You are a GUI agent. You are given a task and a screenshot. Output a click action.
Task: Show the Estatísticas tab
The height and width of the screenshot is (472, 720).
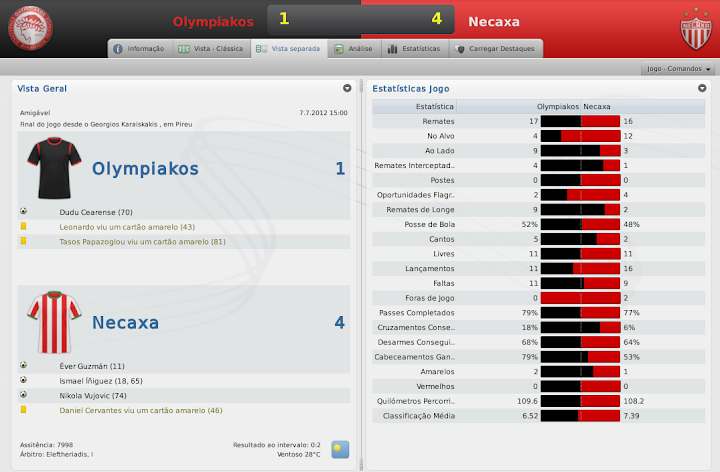(414, 48)
